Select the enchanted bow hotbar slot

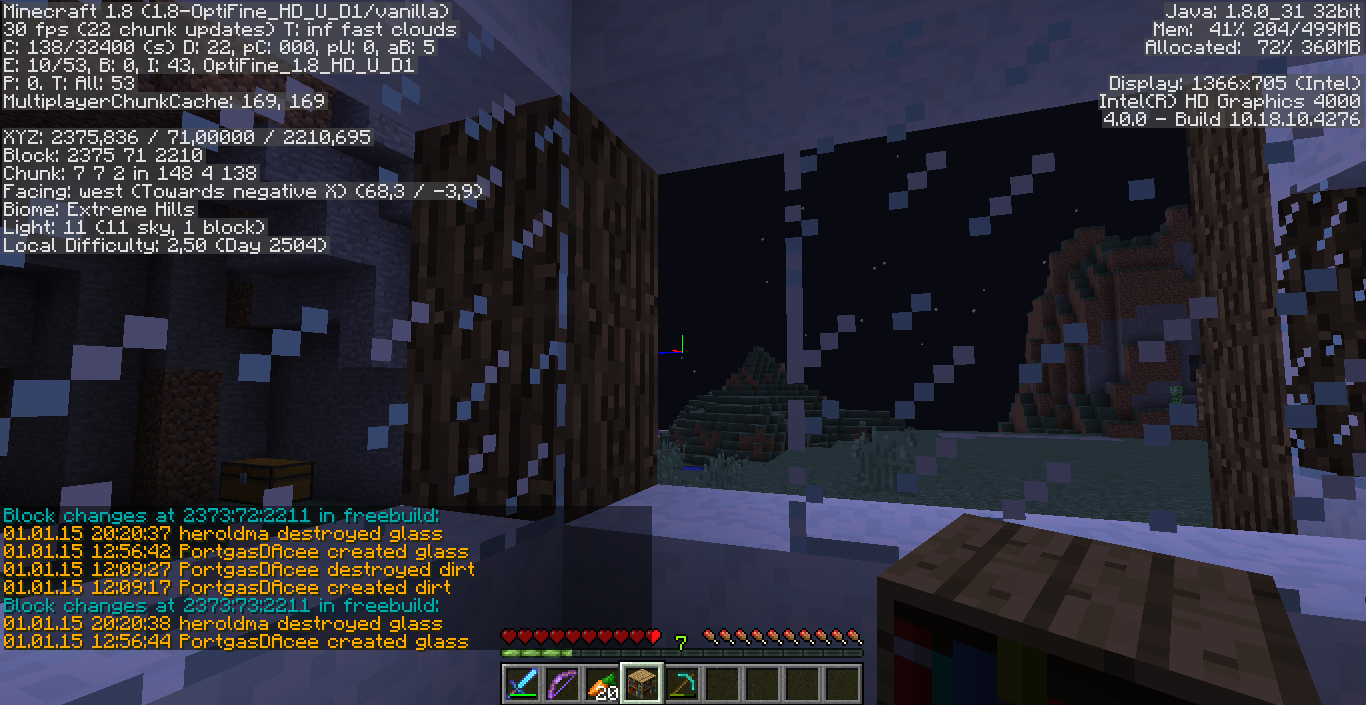[561, 684]
